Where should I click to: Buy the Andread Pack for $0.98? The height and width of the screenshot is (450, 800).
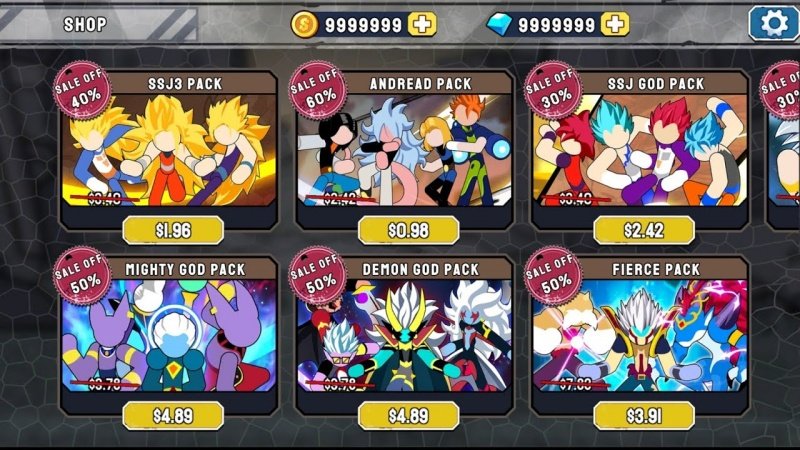pyautogui.click(x=408, y=231)
